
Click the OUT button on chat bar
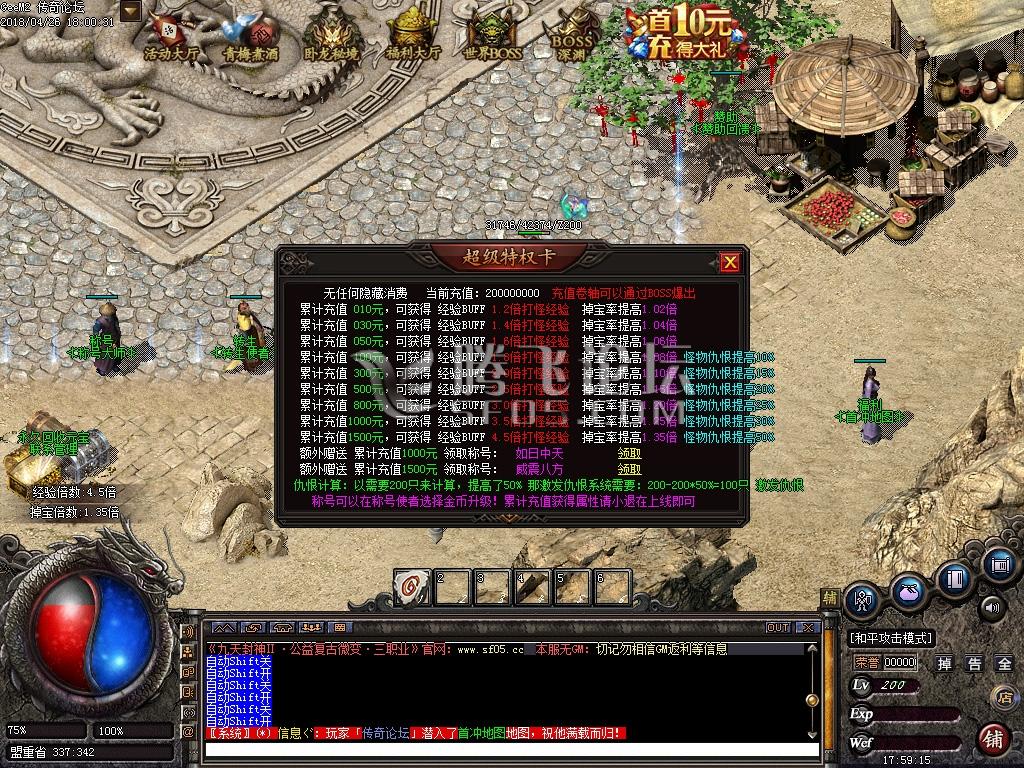tap(778, 628)
